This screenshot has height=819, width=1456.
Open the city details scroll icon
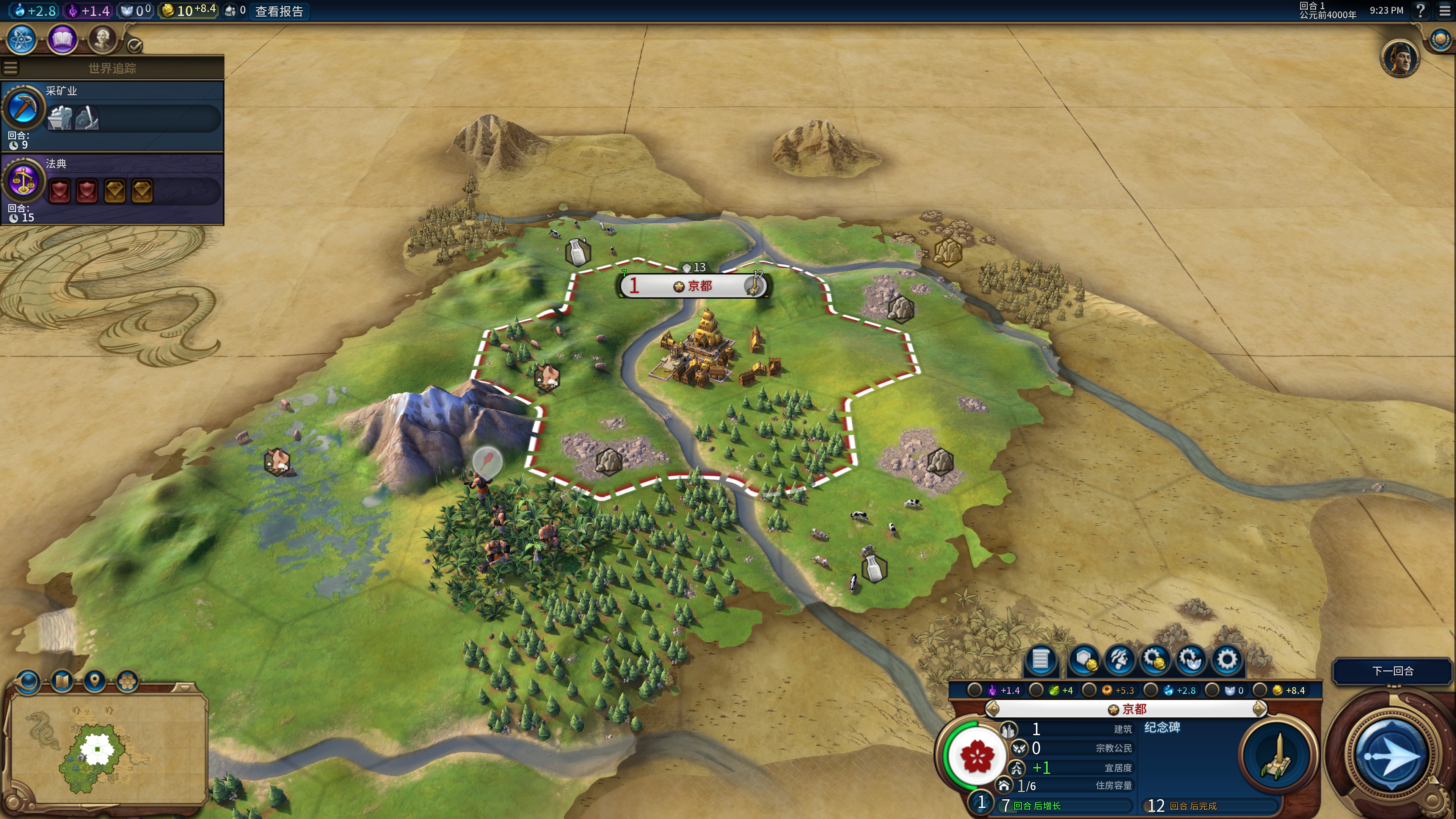(x=1040, y=660)
